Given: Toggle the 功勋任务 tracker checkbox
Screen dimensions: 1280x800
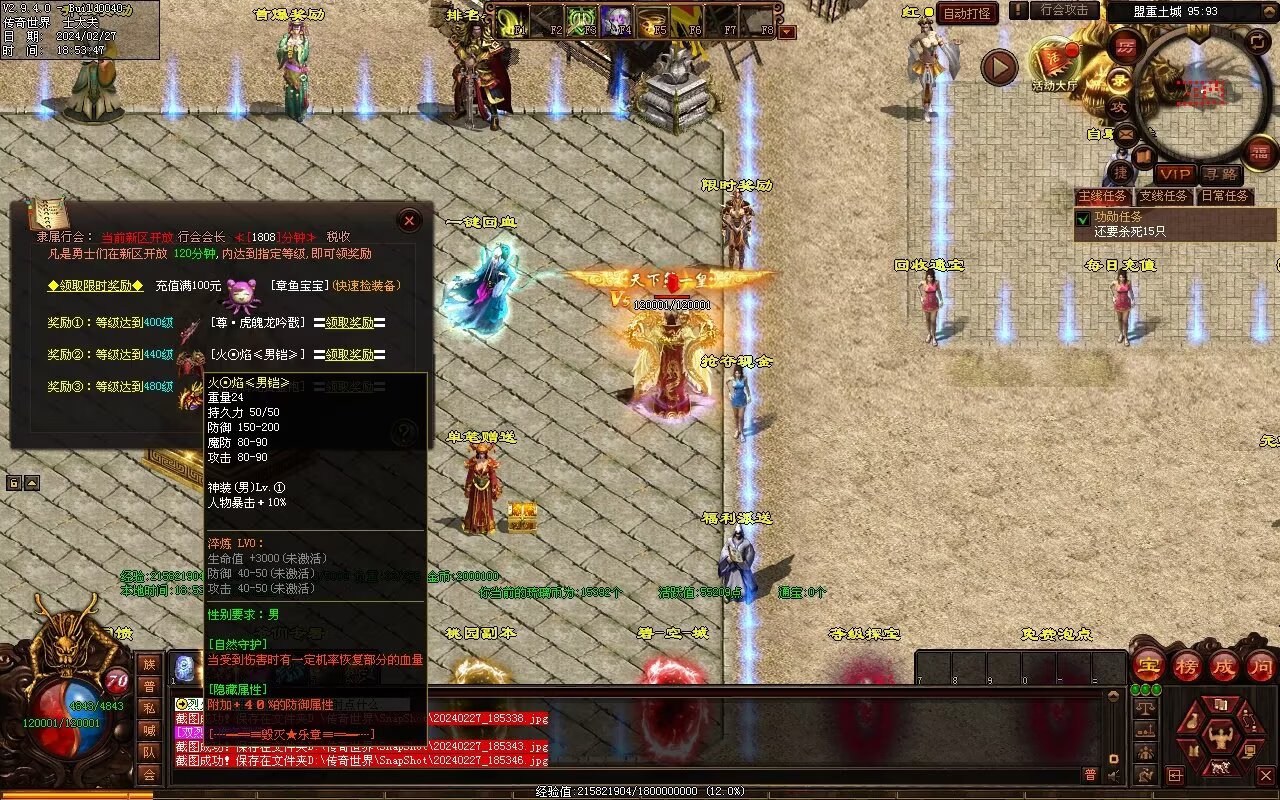Looking at the screenshot, I should click(1082, 218).
